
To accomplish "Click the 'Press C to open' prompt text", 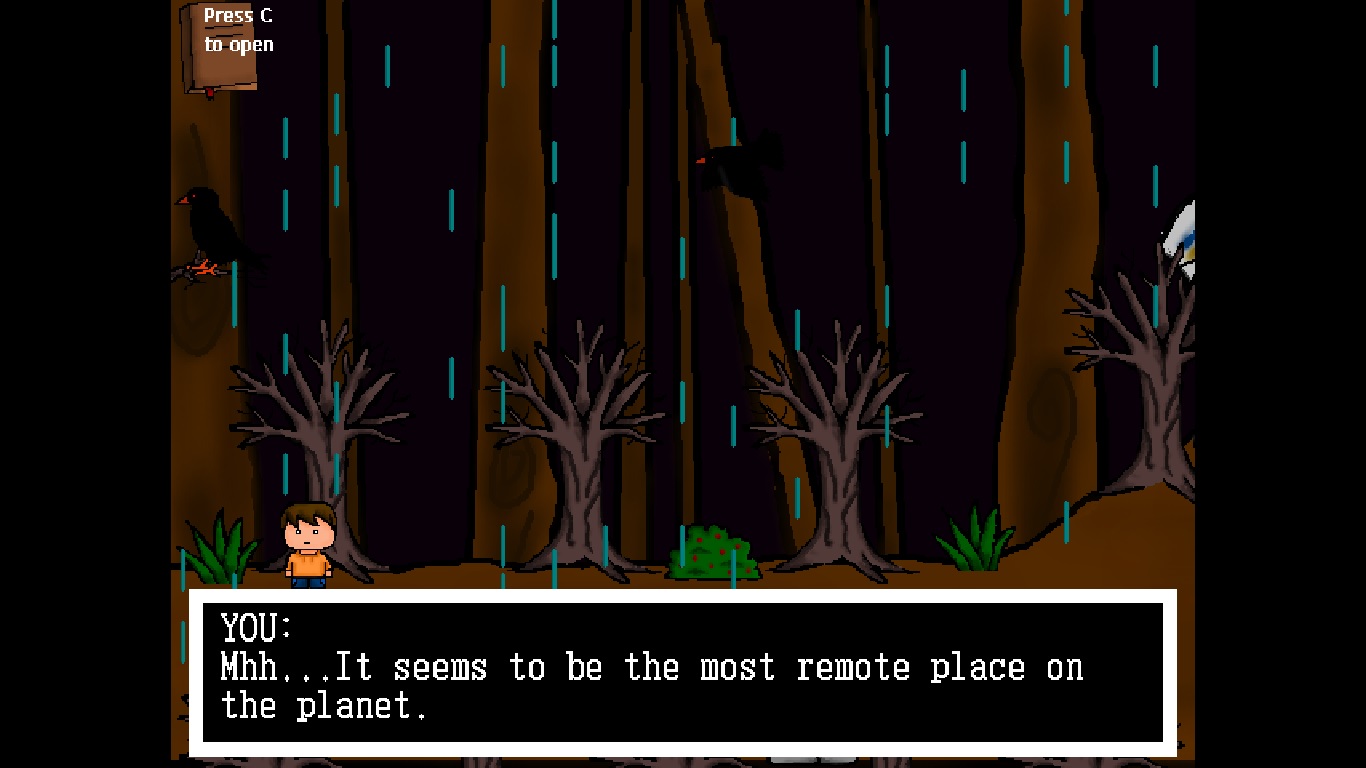I will 237,29.
